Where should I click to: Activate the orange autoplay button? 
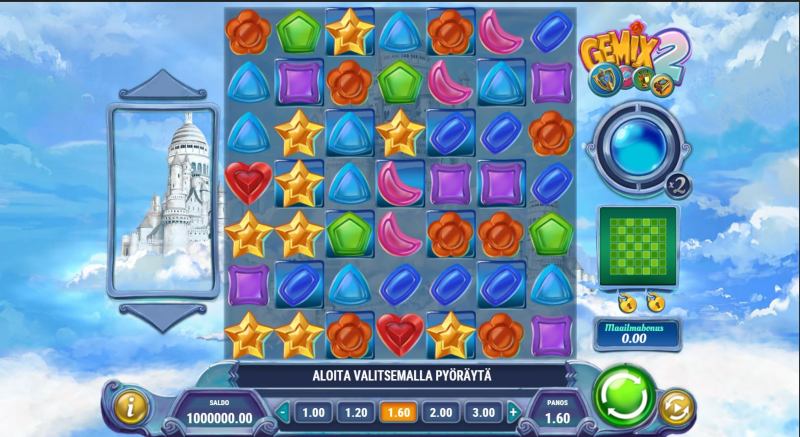click(x=677, y=405)
